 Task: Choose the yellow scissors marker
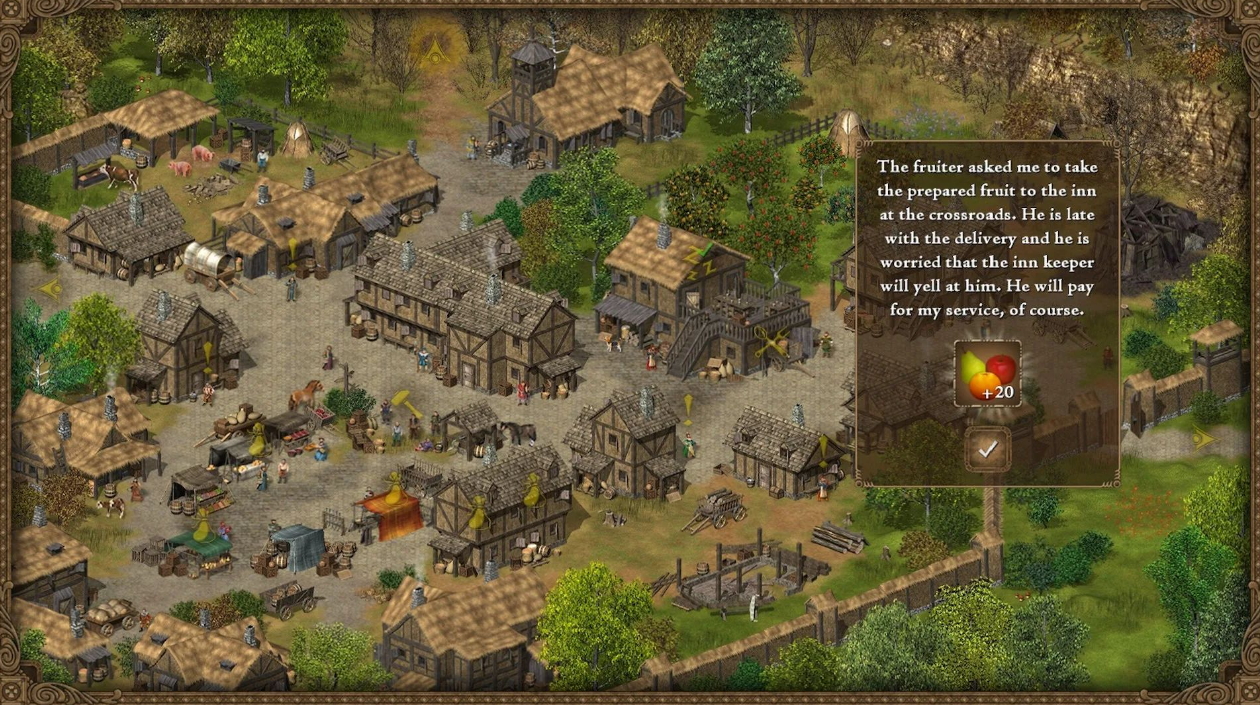pyautogui.click(x=770, y=343)
